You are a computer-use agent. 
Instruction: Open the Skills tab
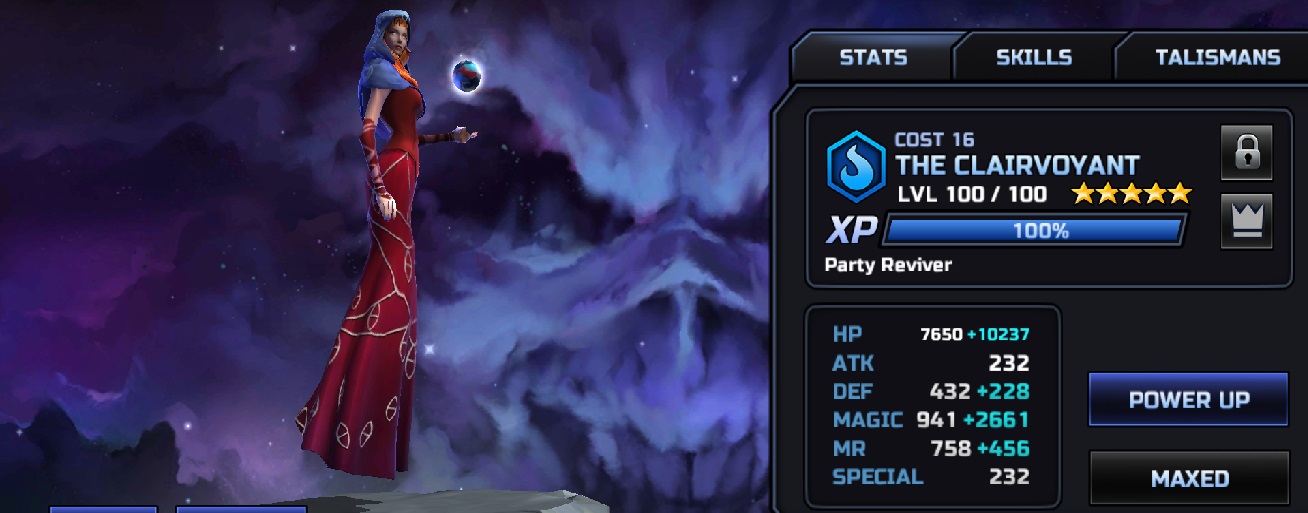click(x=1033, y=57)
